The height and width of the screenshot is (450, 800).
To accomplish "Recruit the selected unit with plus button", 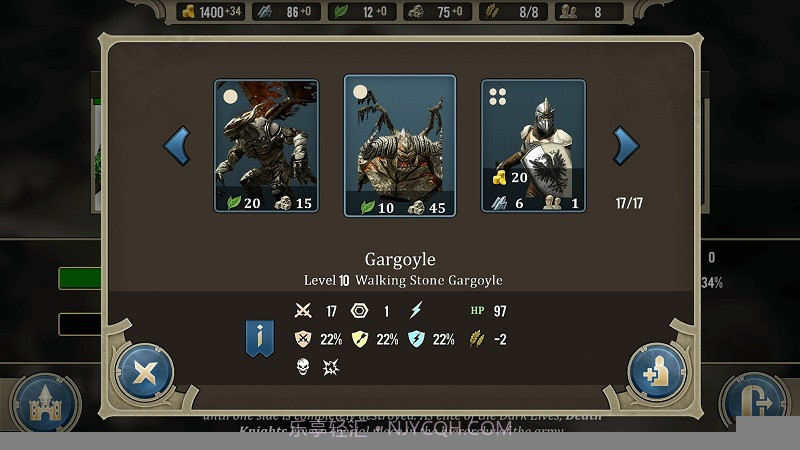I will 657,373.
